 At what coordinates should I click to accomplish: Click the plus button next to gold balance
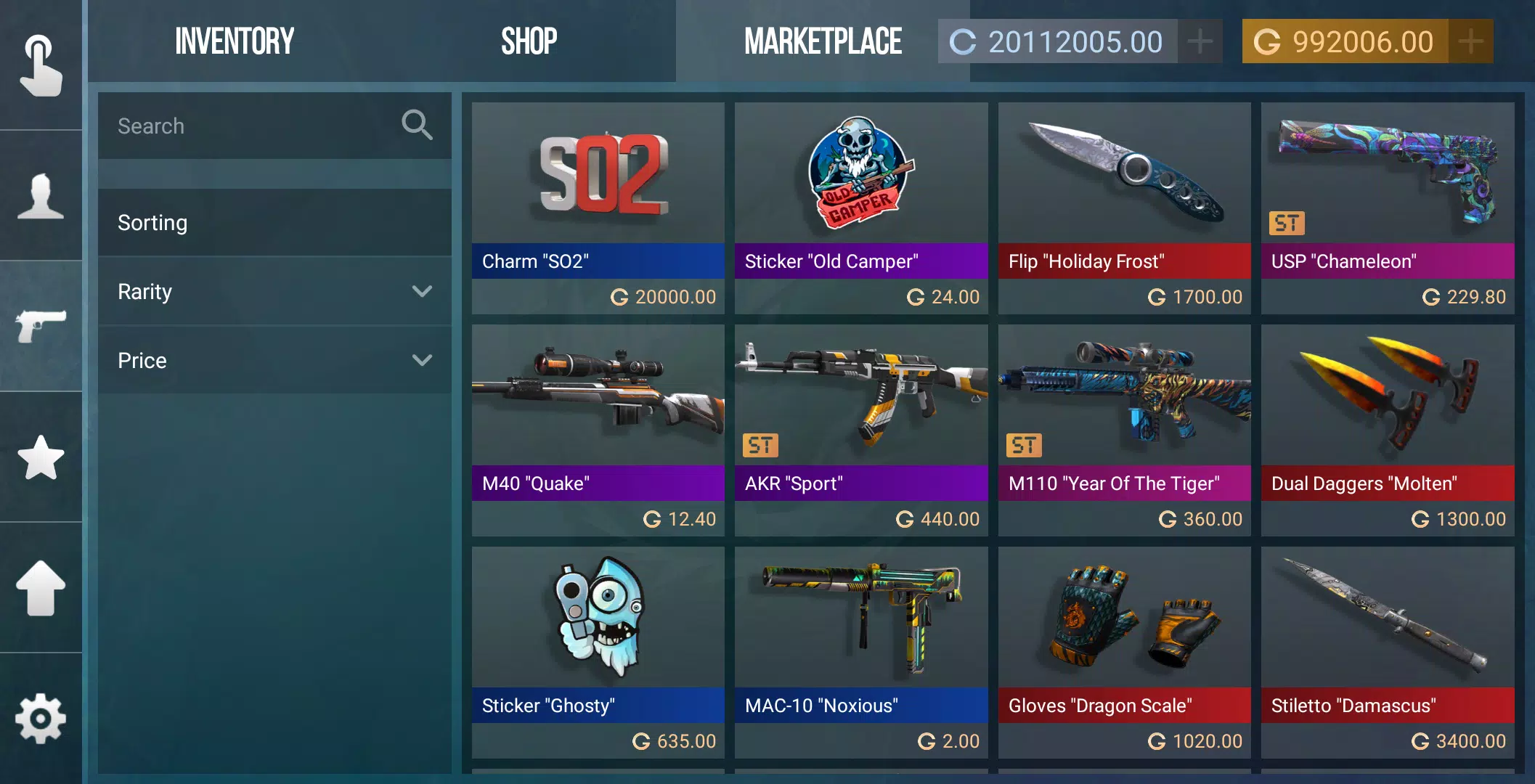point(1470,41)
